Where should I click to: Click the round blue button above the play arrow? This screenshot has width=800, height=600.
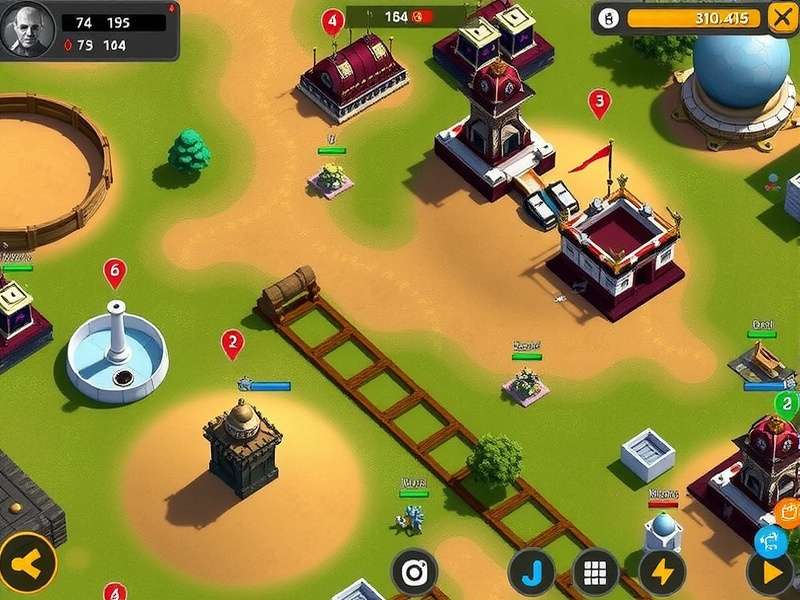click(x=770, y=540)
